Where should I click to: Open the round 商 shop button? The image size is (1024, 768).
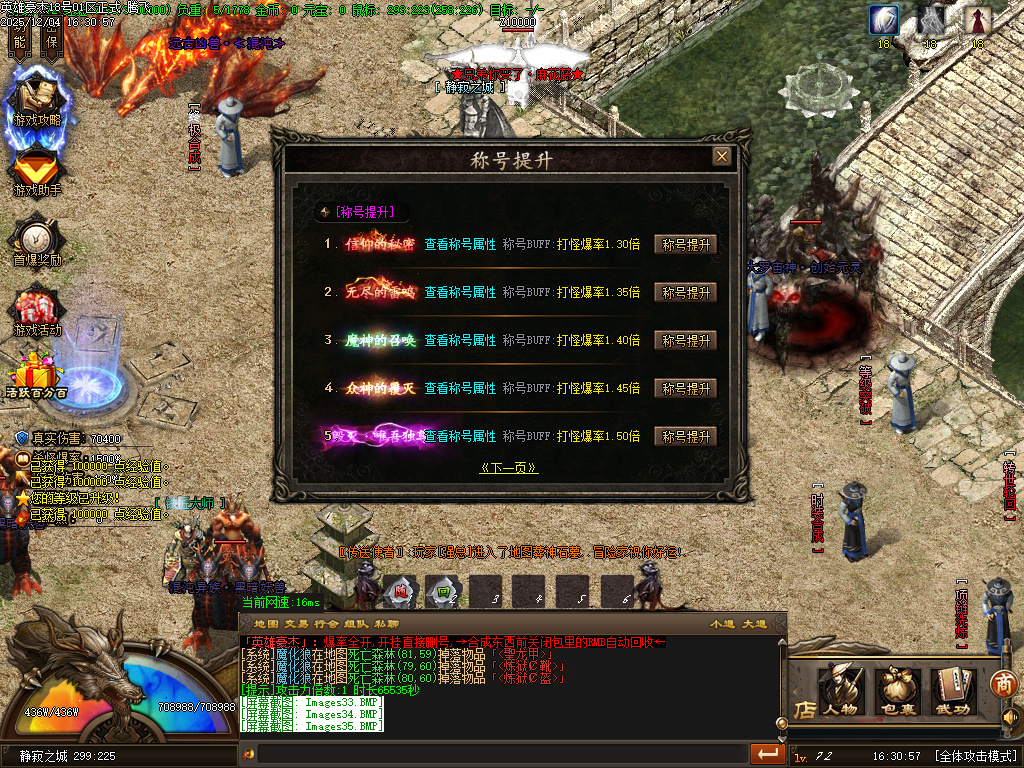pyautogui.click(x=1003, y=683)
